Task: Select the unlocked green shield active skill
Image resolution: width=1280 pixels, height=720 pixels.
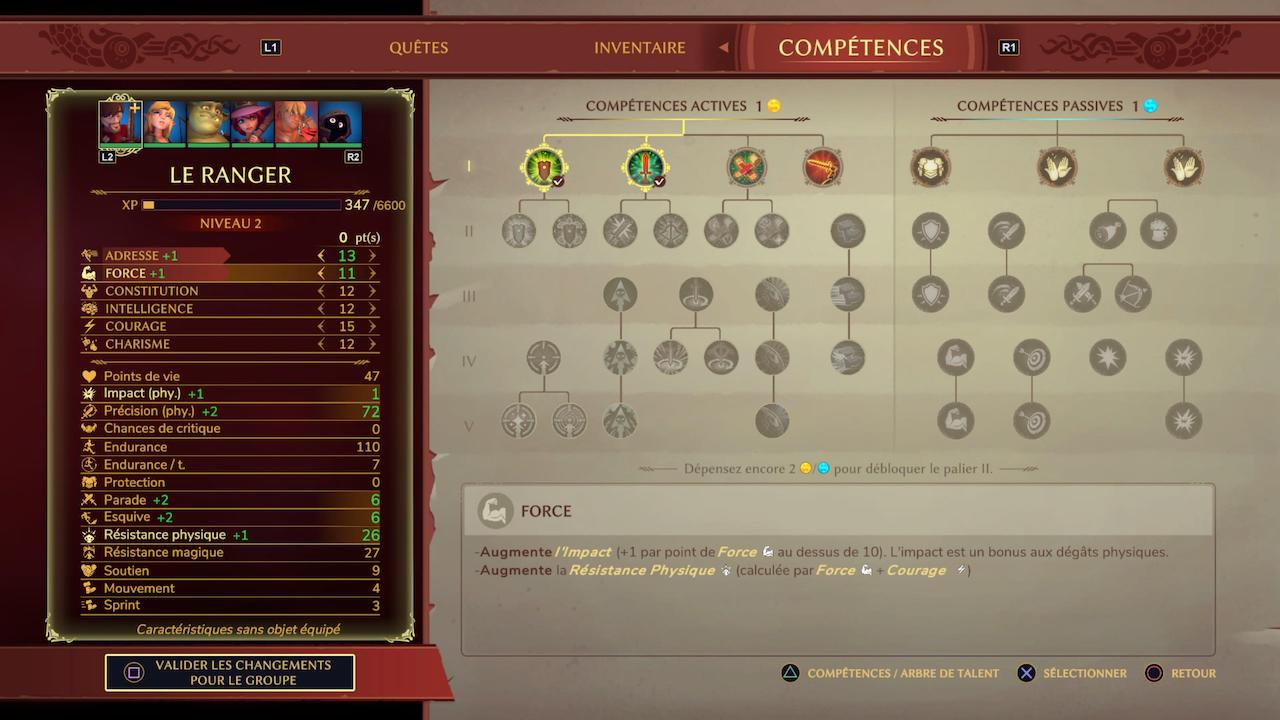Action: point(544,167)
